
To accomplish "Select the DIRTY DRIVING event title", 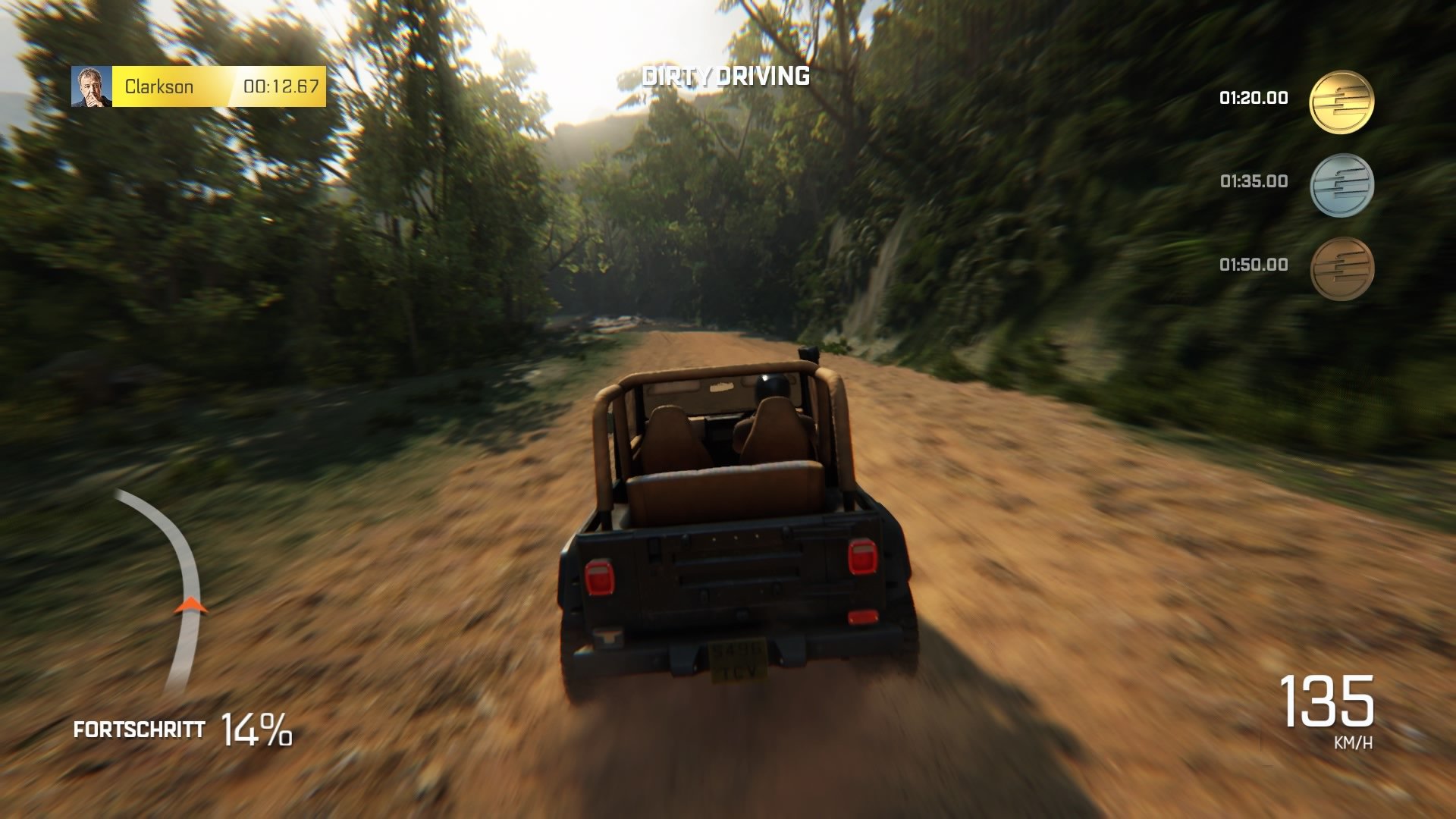I will (726, 76).
